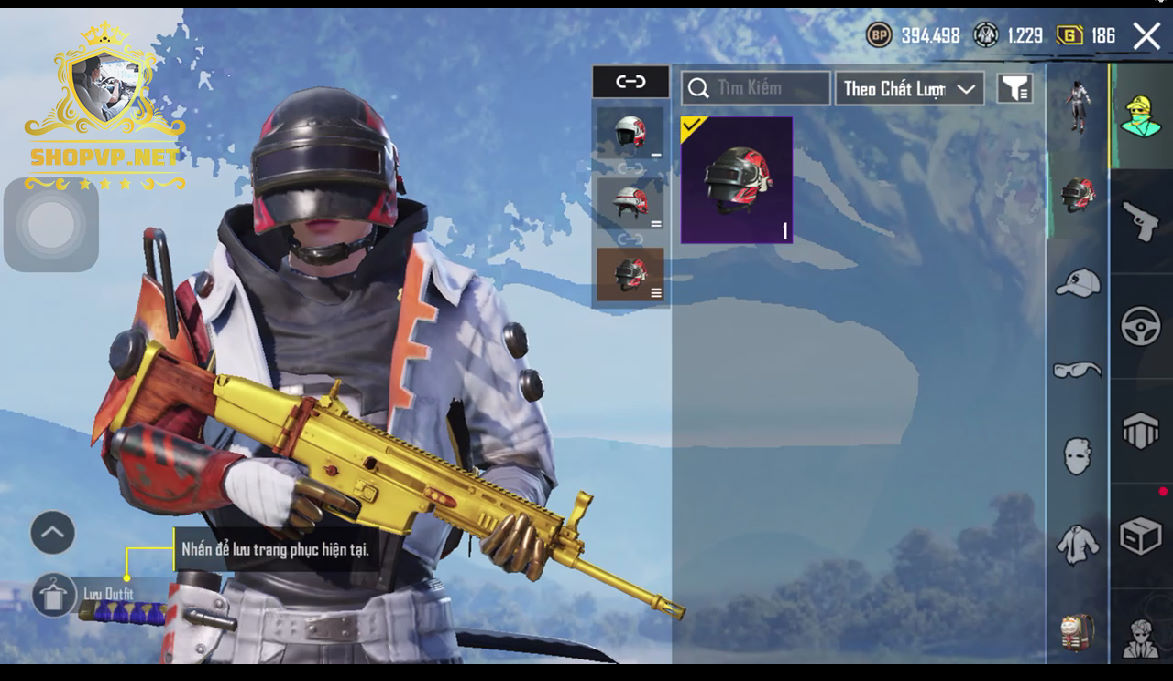Switch to the baseball cap category
Screen dimensions: 1173x681
click(x=1078, y=283)
